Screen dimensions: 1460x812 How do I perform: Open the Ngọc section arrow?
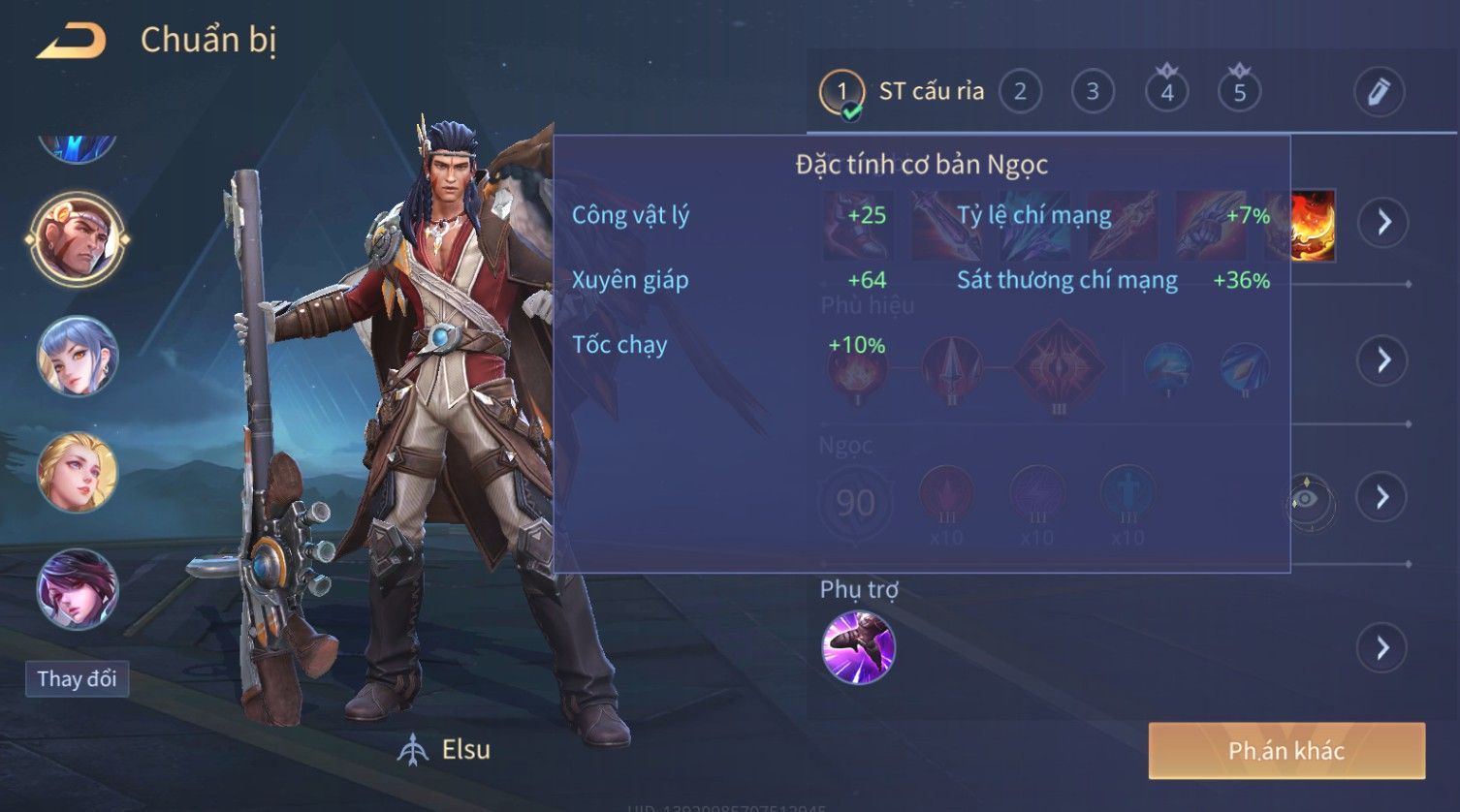1382,497
